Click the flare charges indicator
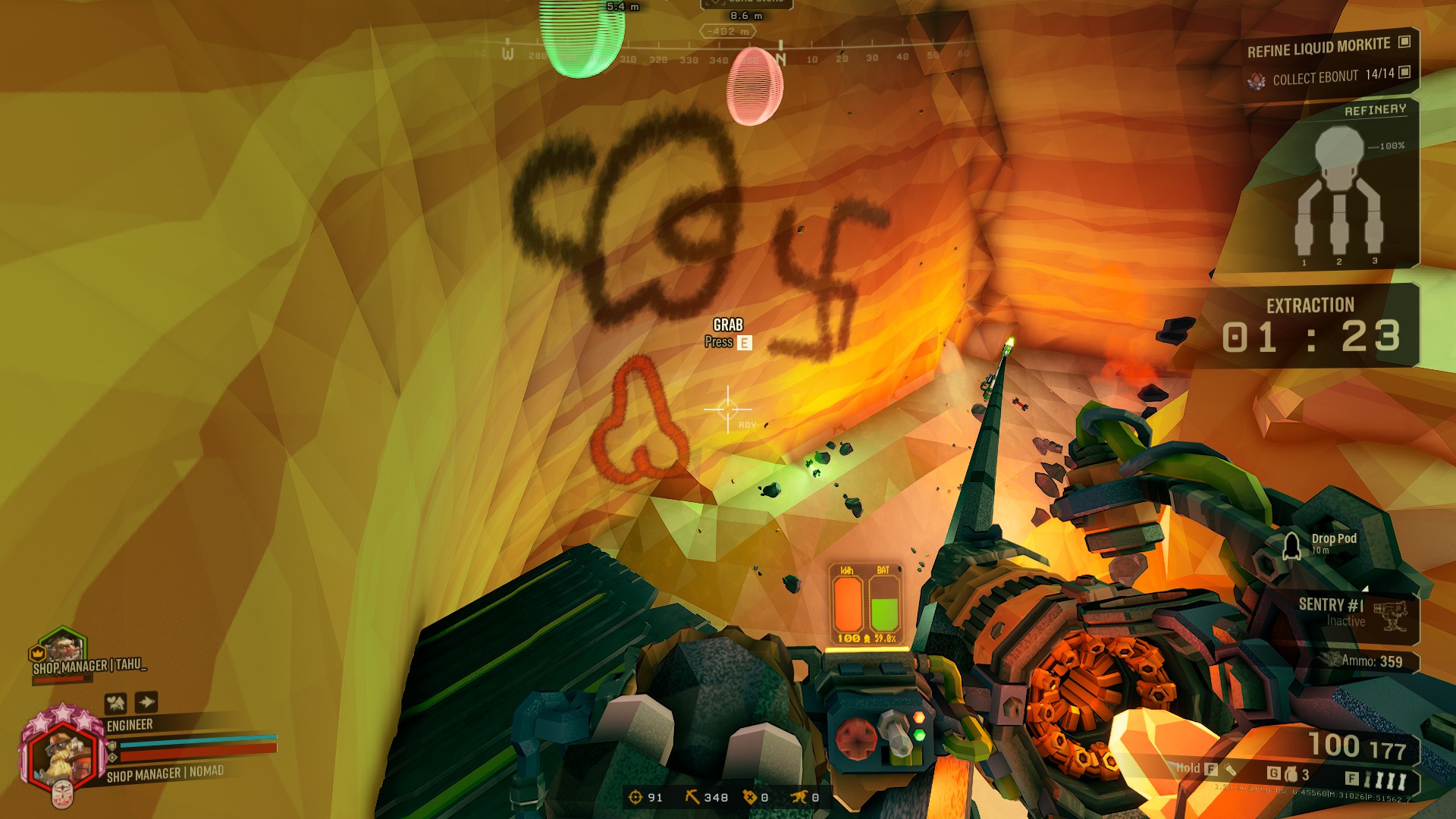The height and width of the screenshot is (819, 1456). pyautogui.click(x=1385, y=780)
